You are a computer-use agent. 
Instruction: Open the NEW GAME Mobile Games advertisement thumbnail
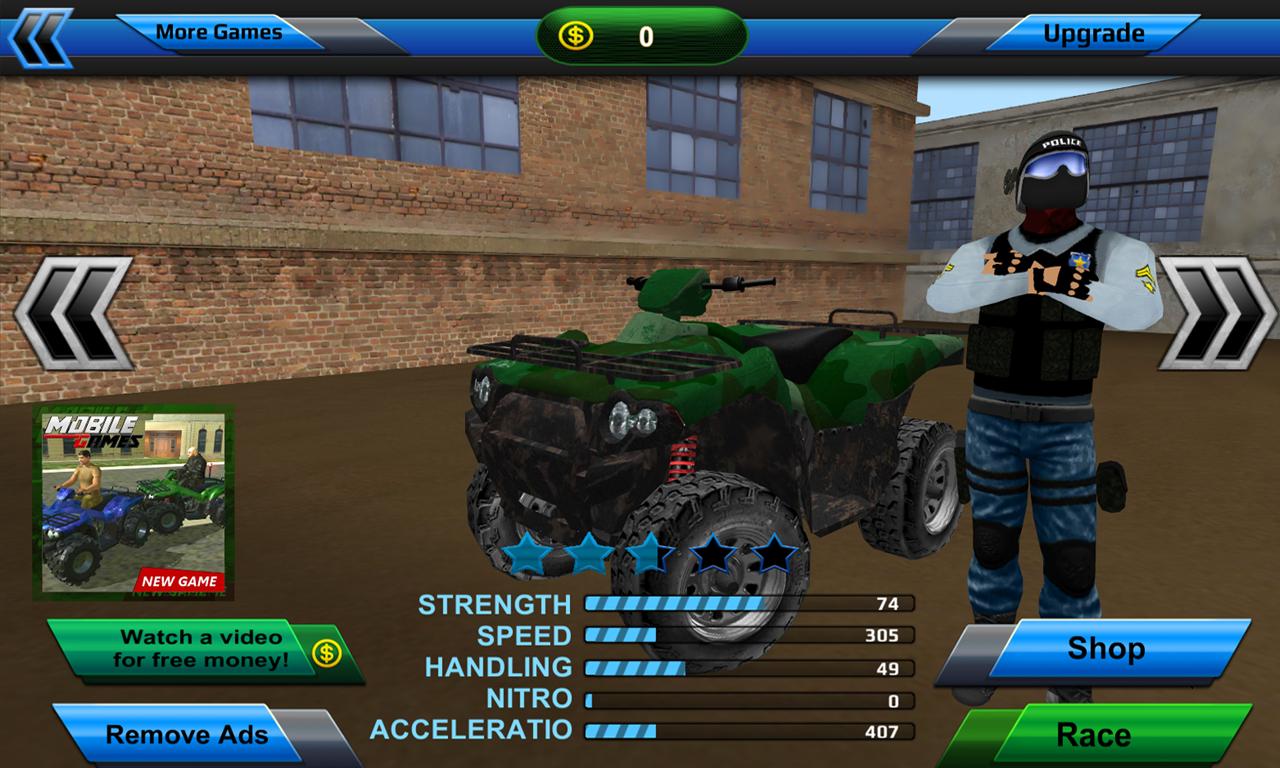pyautogui.click(x=142, y=505)
